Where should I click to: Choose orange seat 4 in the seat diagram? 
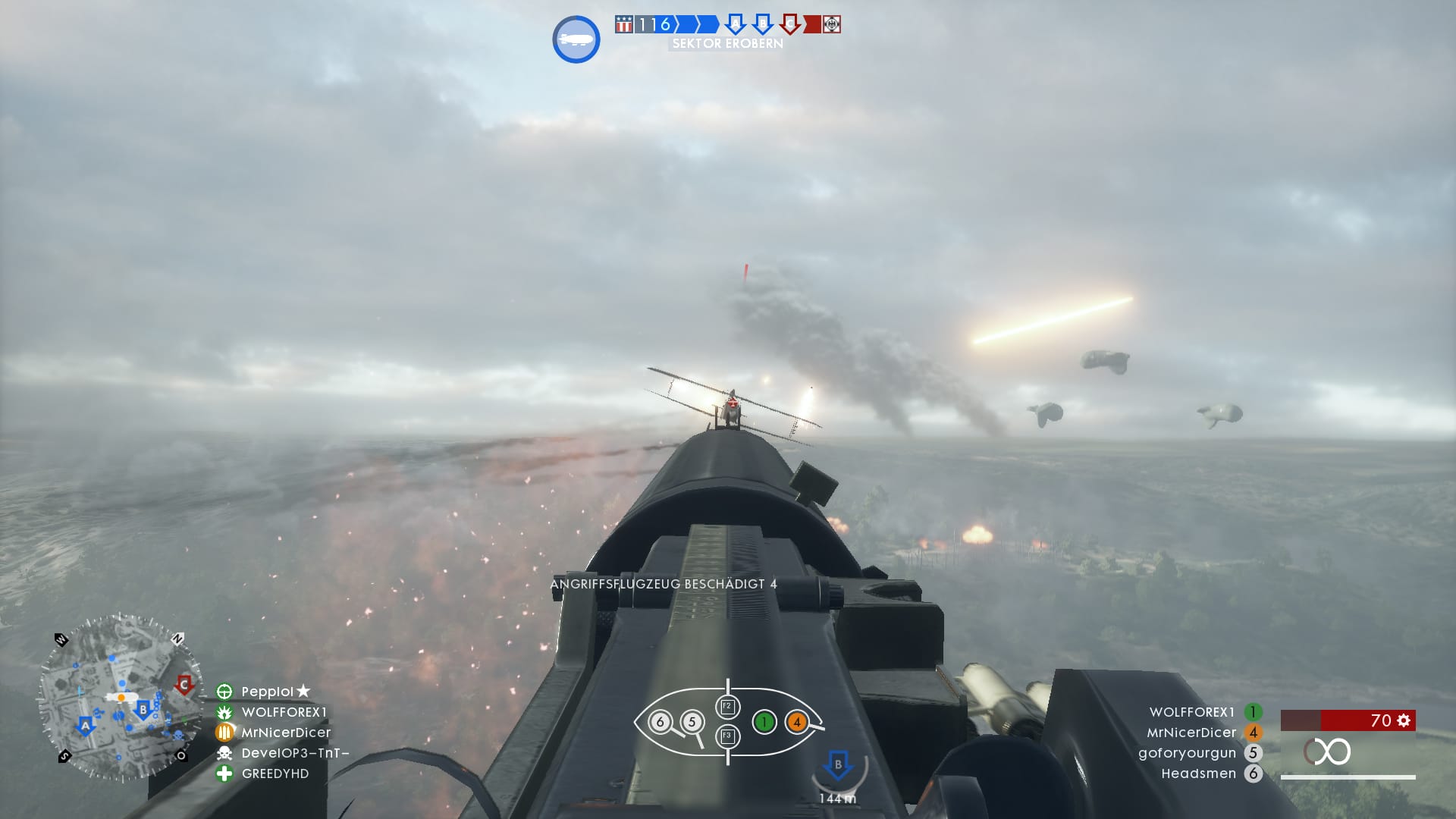pos(796,722)
